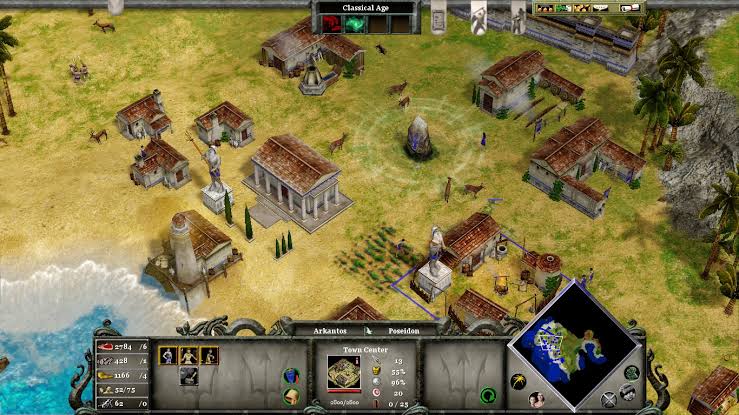The width and height of the screenshot is (739, 415).
Task: Click the round green button right of Town Center
Action: point(488,394)
